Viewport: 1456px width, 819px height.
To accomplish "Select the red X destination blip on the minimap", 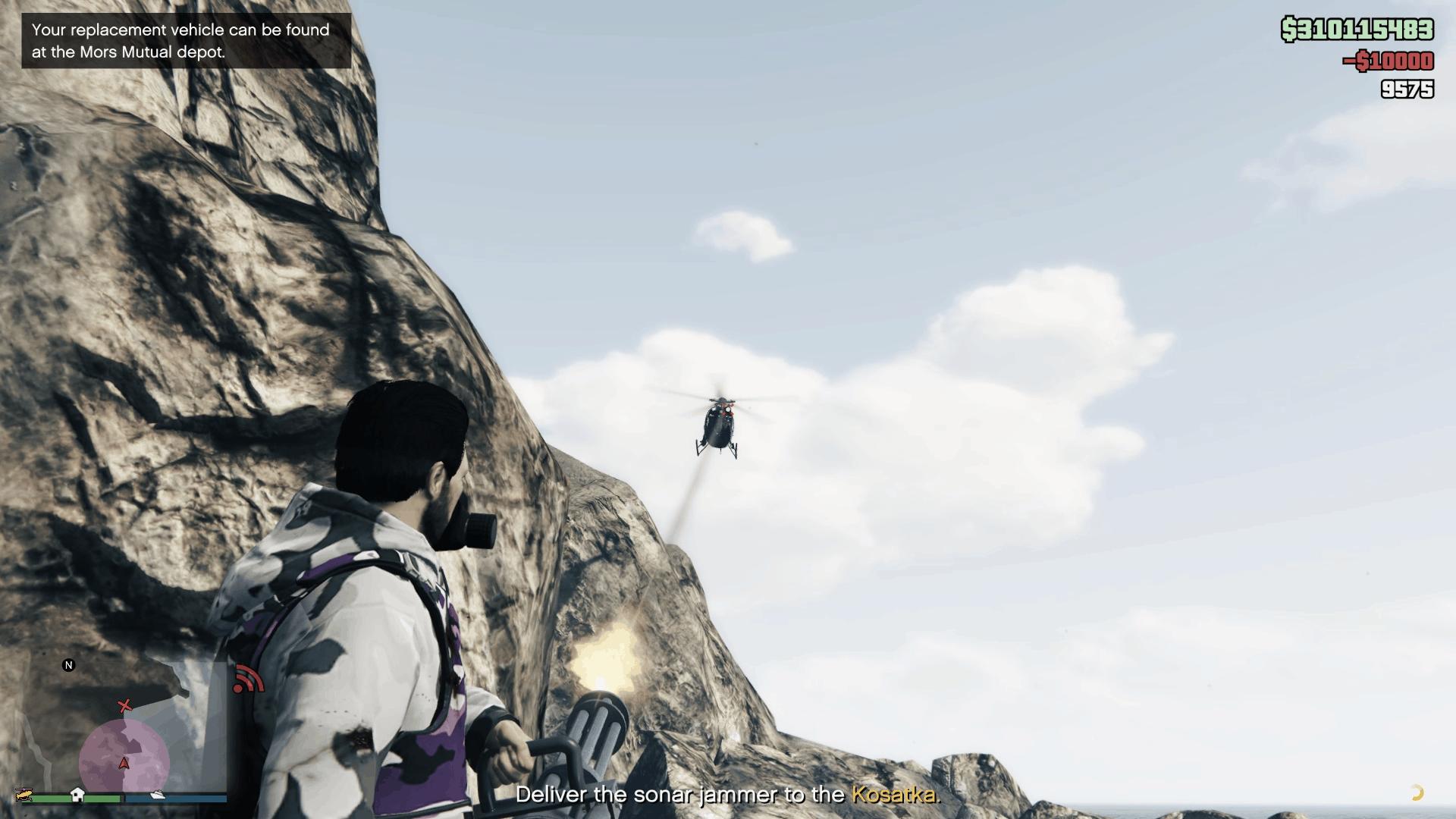I will click(x=124, y=705).
